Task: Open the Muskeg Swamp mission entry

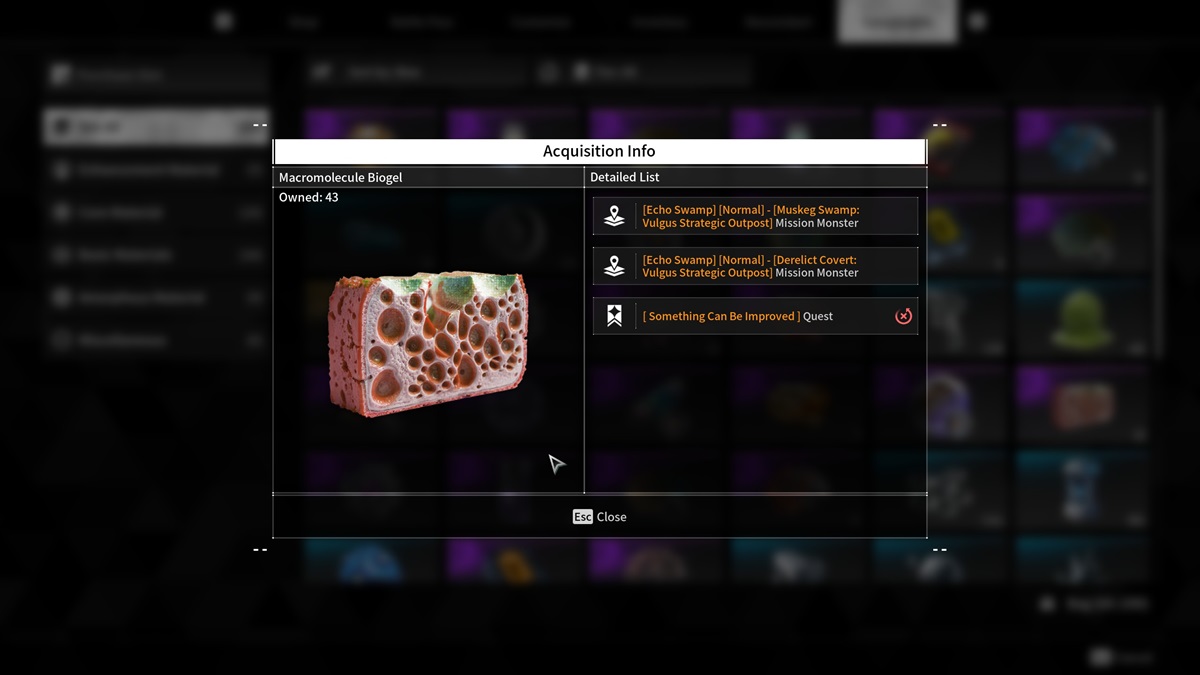Action: click(755, 216)
